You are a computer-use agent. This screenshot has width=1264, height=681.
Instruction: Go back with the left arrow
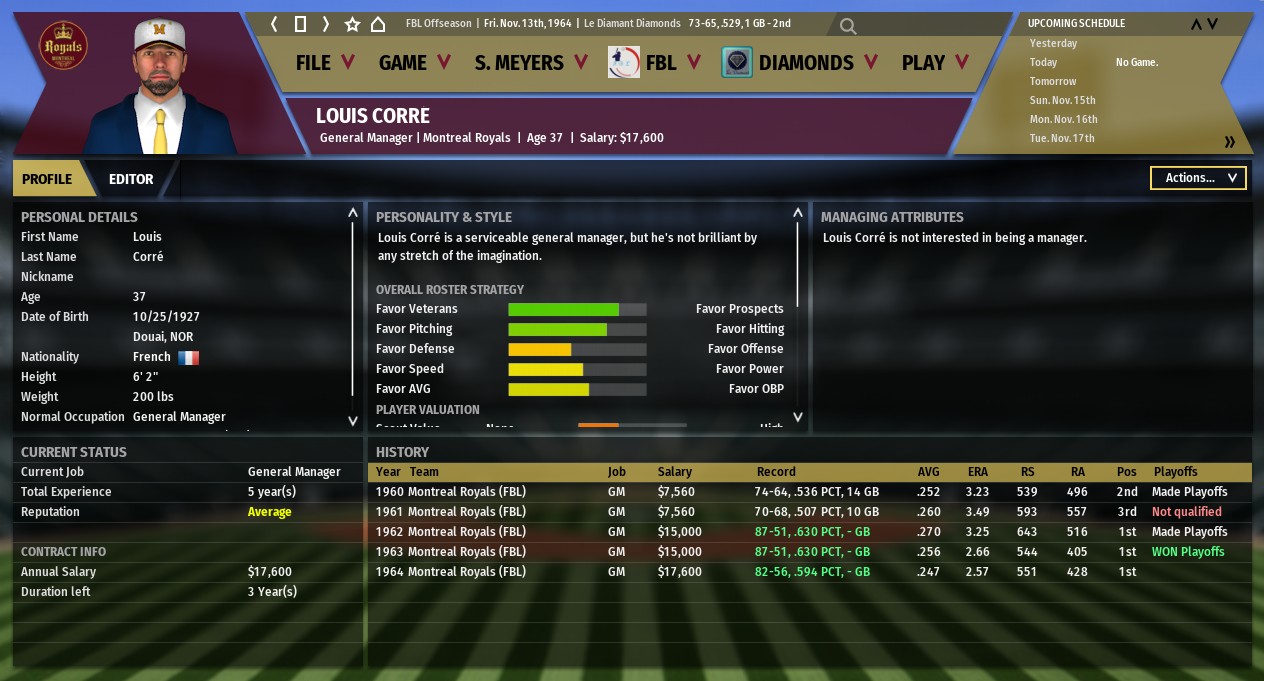tap(275, 24)
